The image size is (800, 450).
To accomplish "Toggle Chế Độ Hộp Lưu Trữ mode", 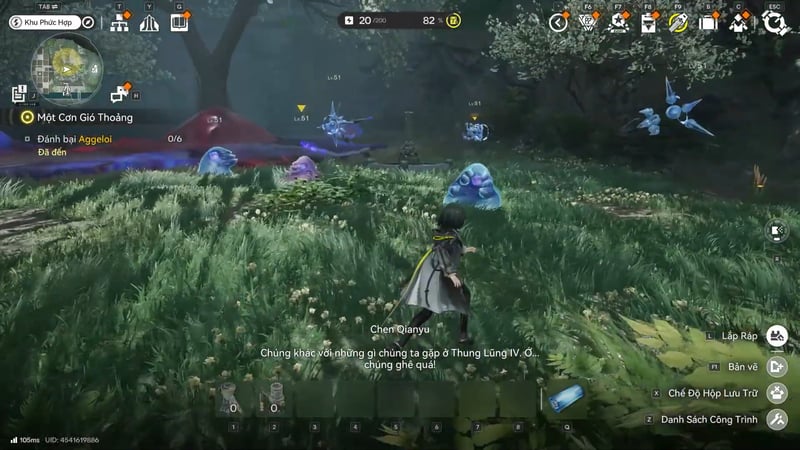I will tap(777, 393).
